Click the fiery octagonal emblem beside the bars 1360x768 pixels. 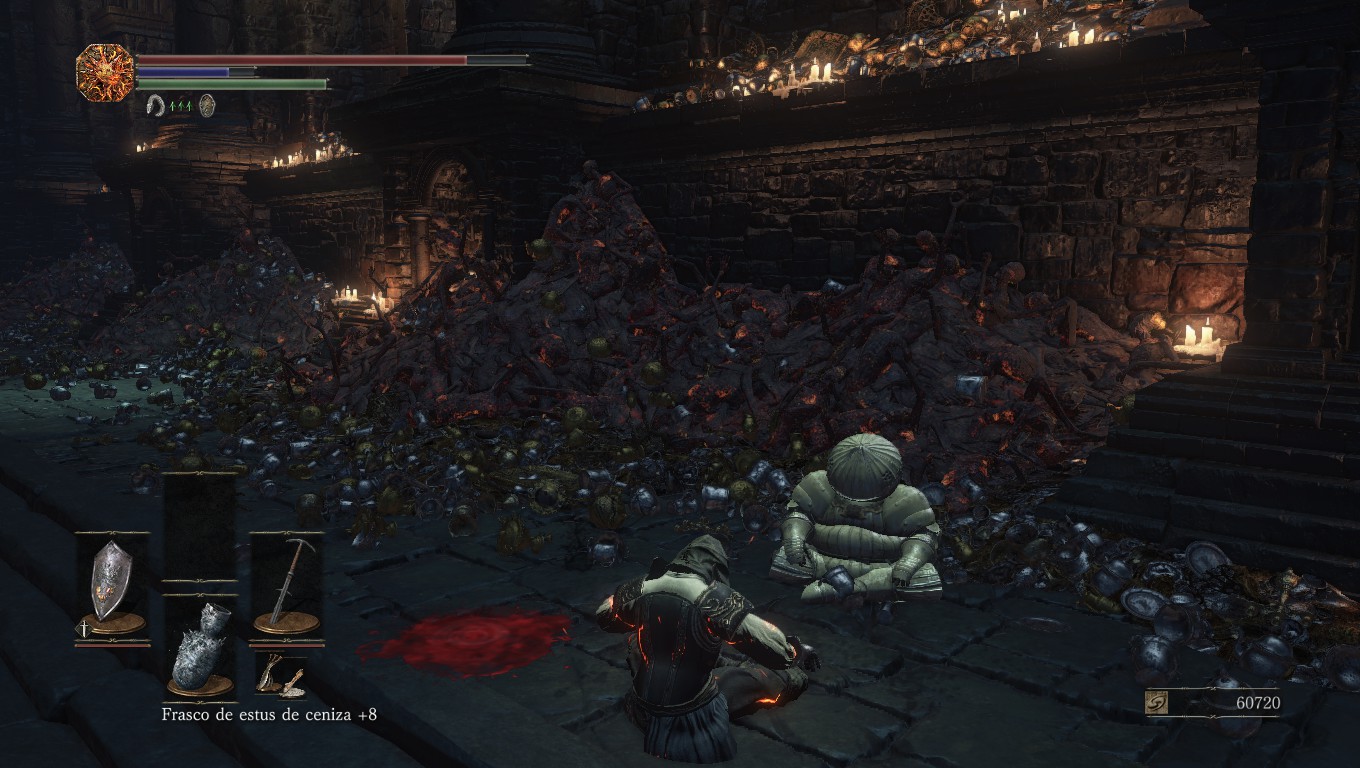coord(105,72)
